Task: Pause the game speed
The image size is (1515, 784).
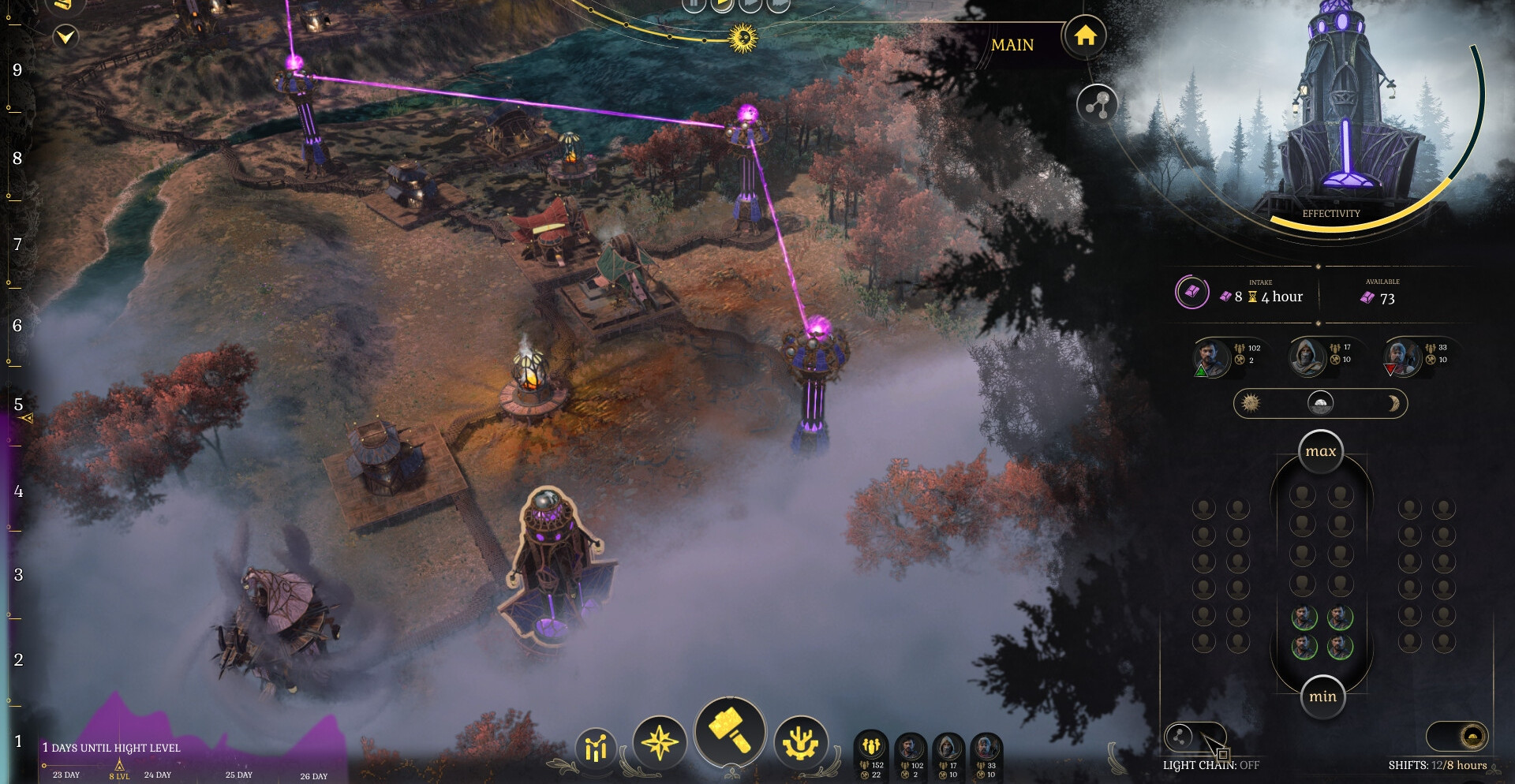Action: [694, 4]
